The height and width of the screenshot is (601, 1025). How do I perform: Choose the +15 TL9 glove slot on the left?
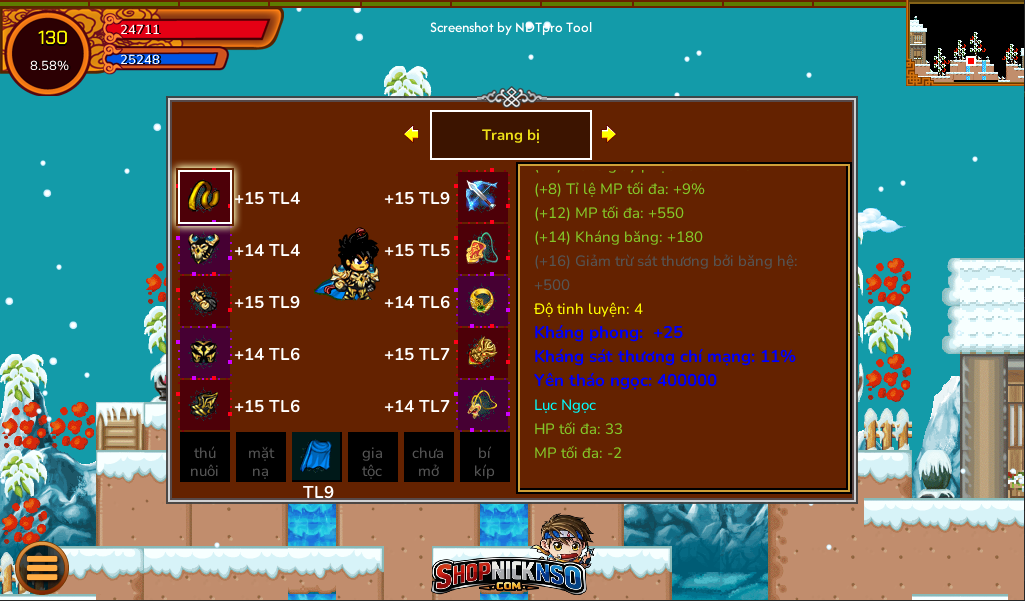click(x=205, y=301)
